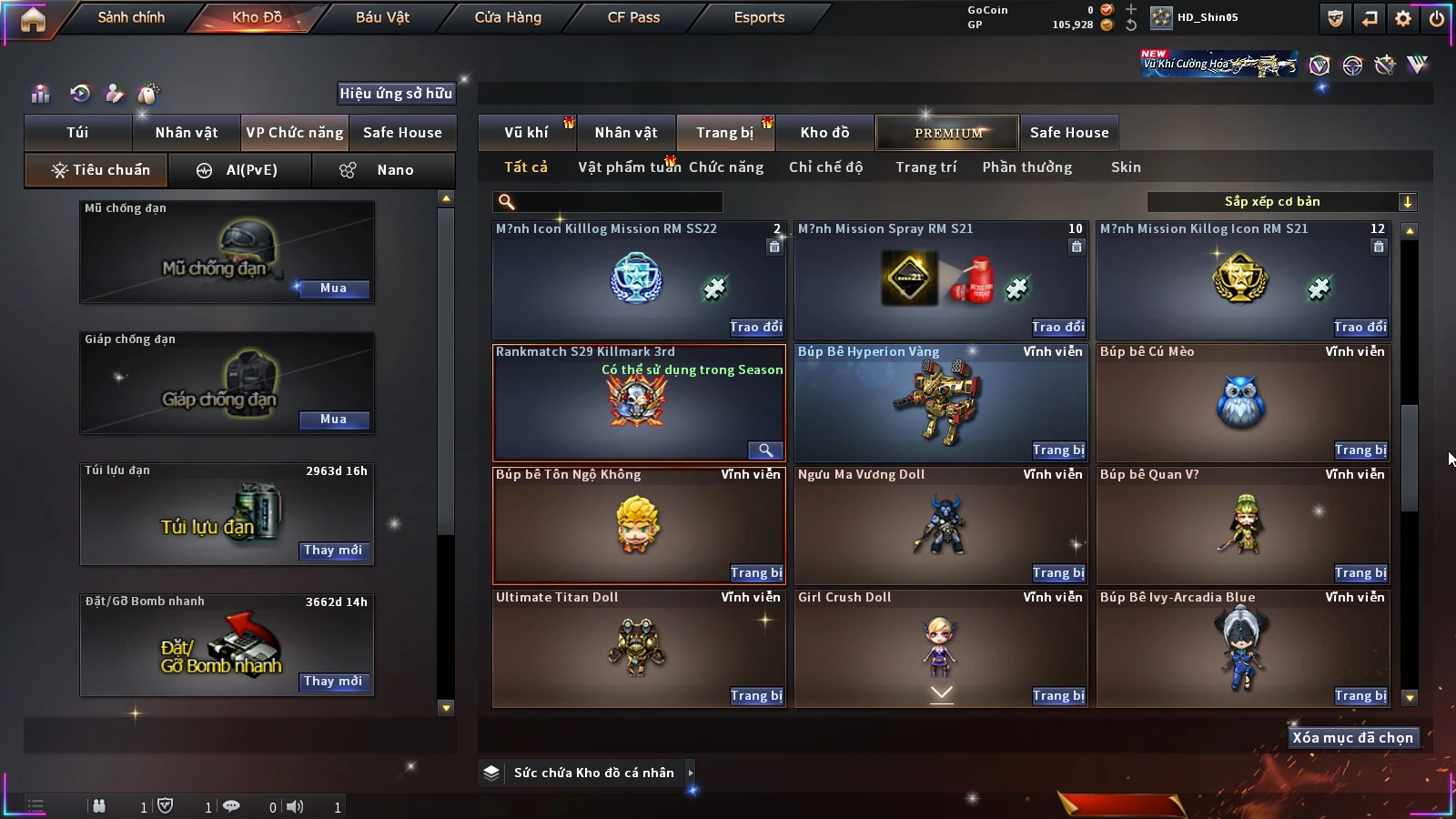Viewport: 1456px width, 819px height.
Task: Click Xóa mục đã chọn button
Action: pos(1352,738)
